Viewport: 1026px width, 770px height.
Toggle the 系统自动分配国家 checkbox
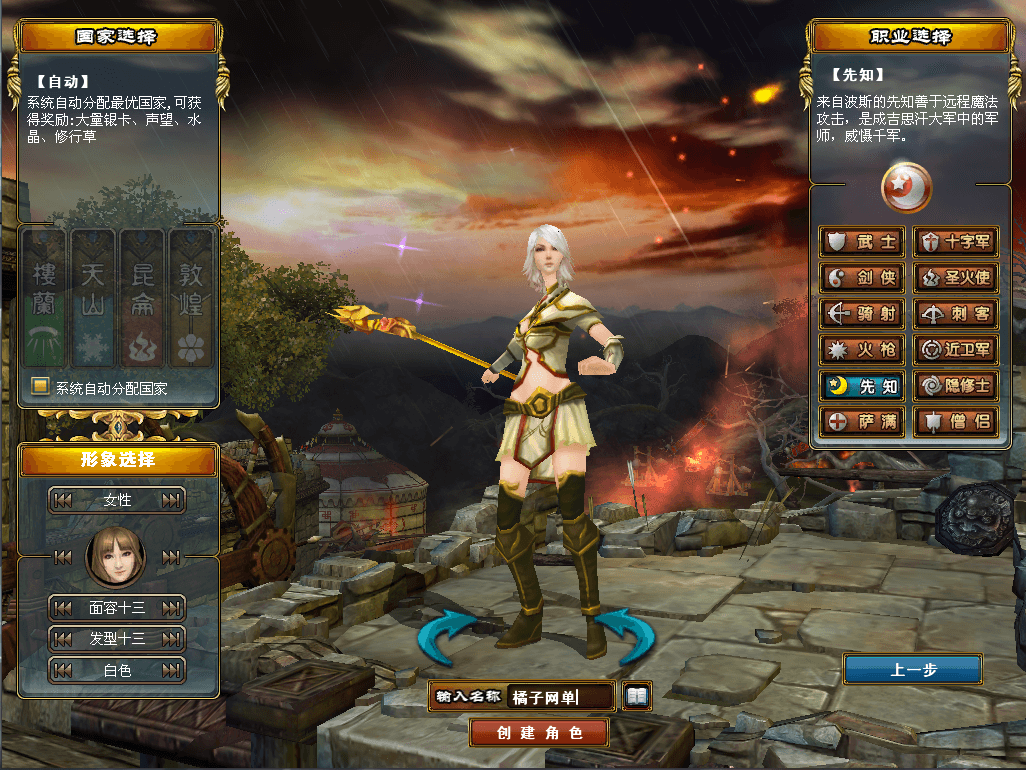[x=41, y=387]
